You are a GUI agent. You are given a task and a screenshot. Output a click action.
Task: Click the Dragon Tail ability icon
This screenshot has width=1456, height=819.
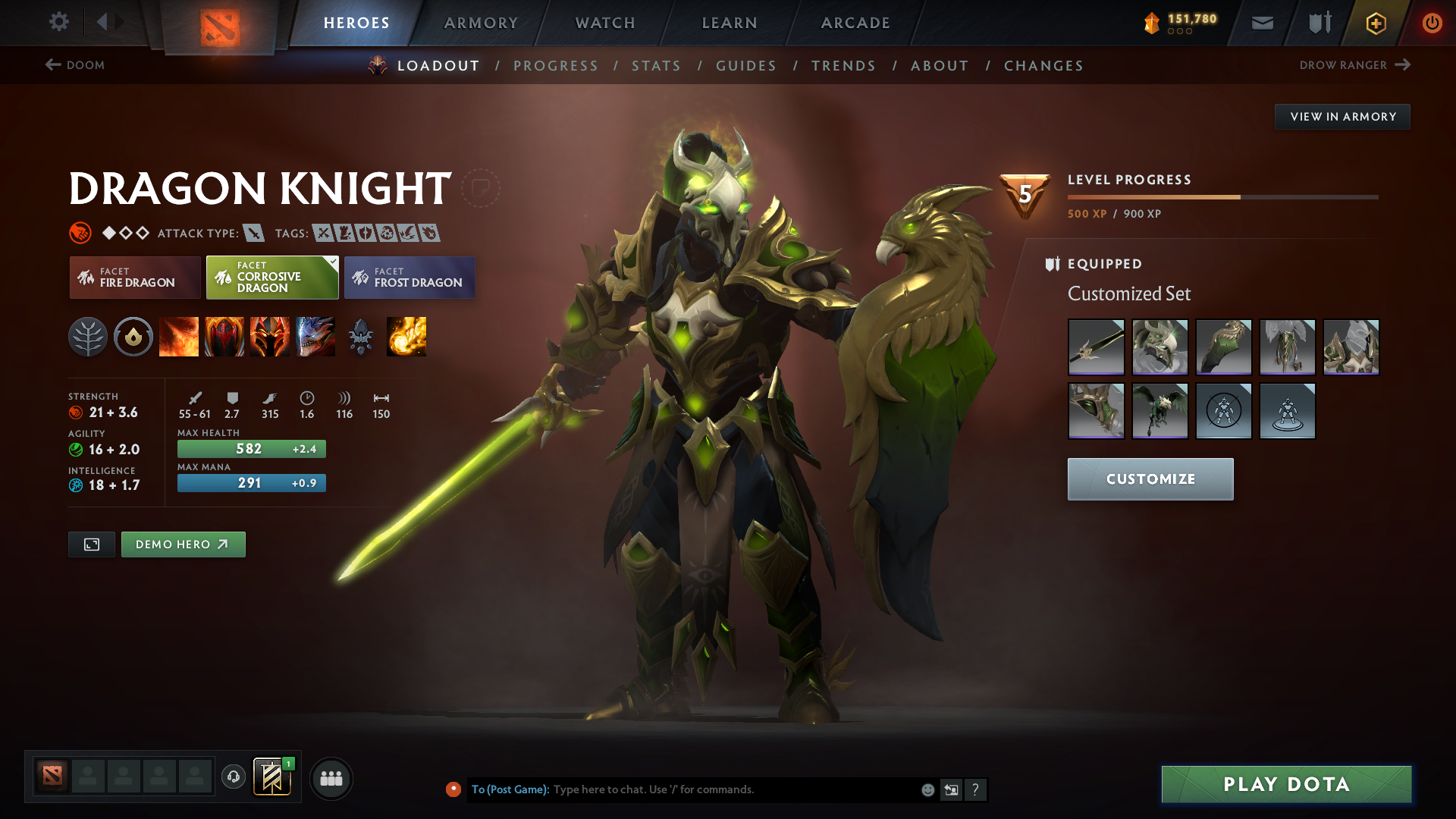click(224, 337)
